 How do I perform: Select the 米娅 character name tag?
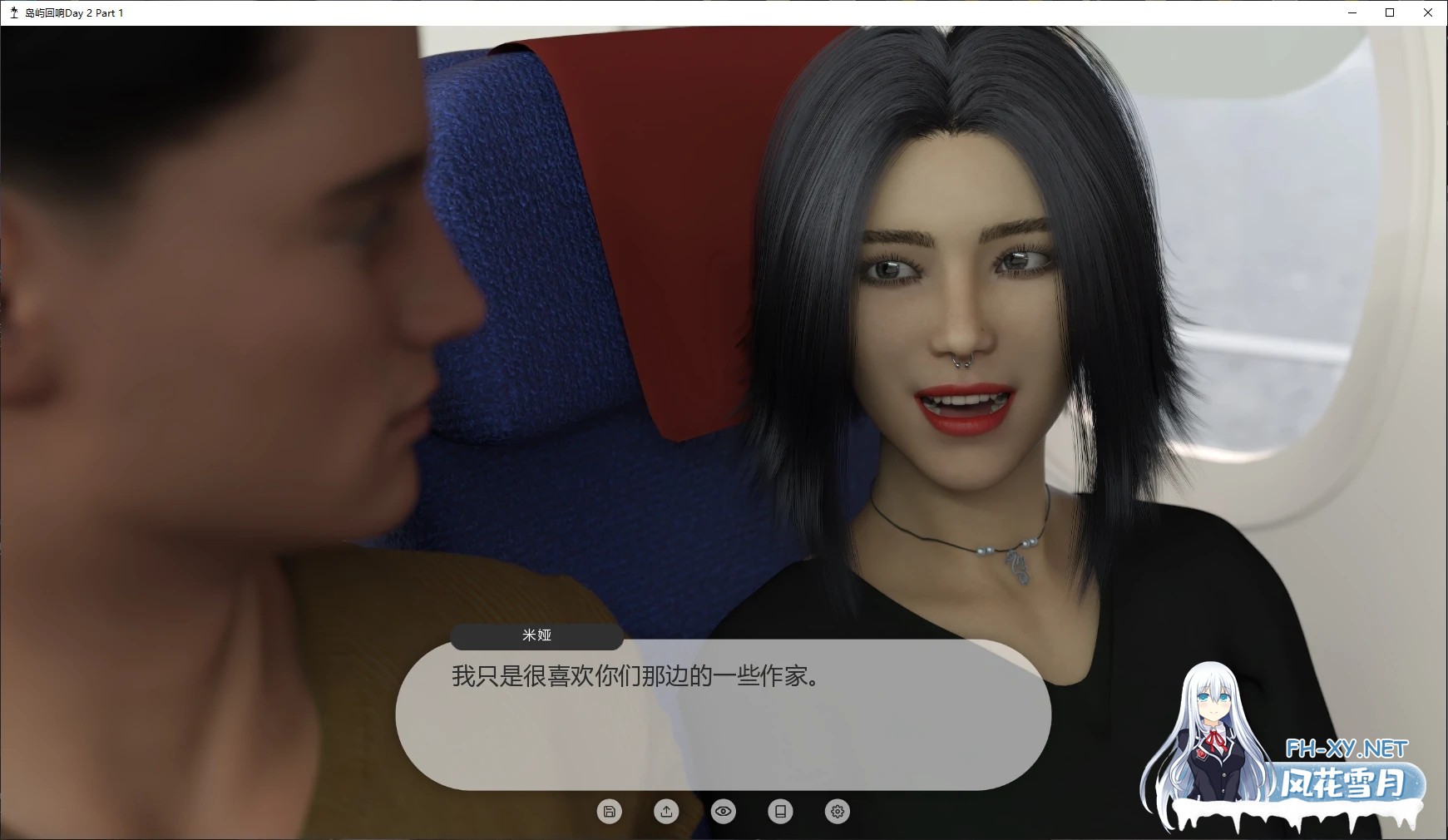tap(537, 635)
